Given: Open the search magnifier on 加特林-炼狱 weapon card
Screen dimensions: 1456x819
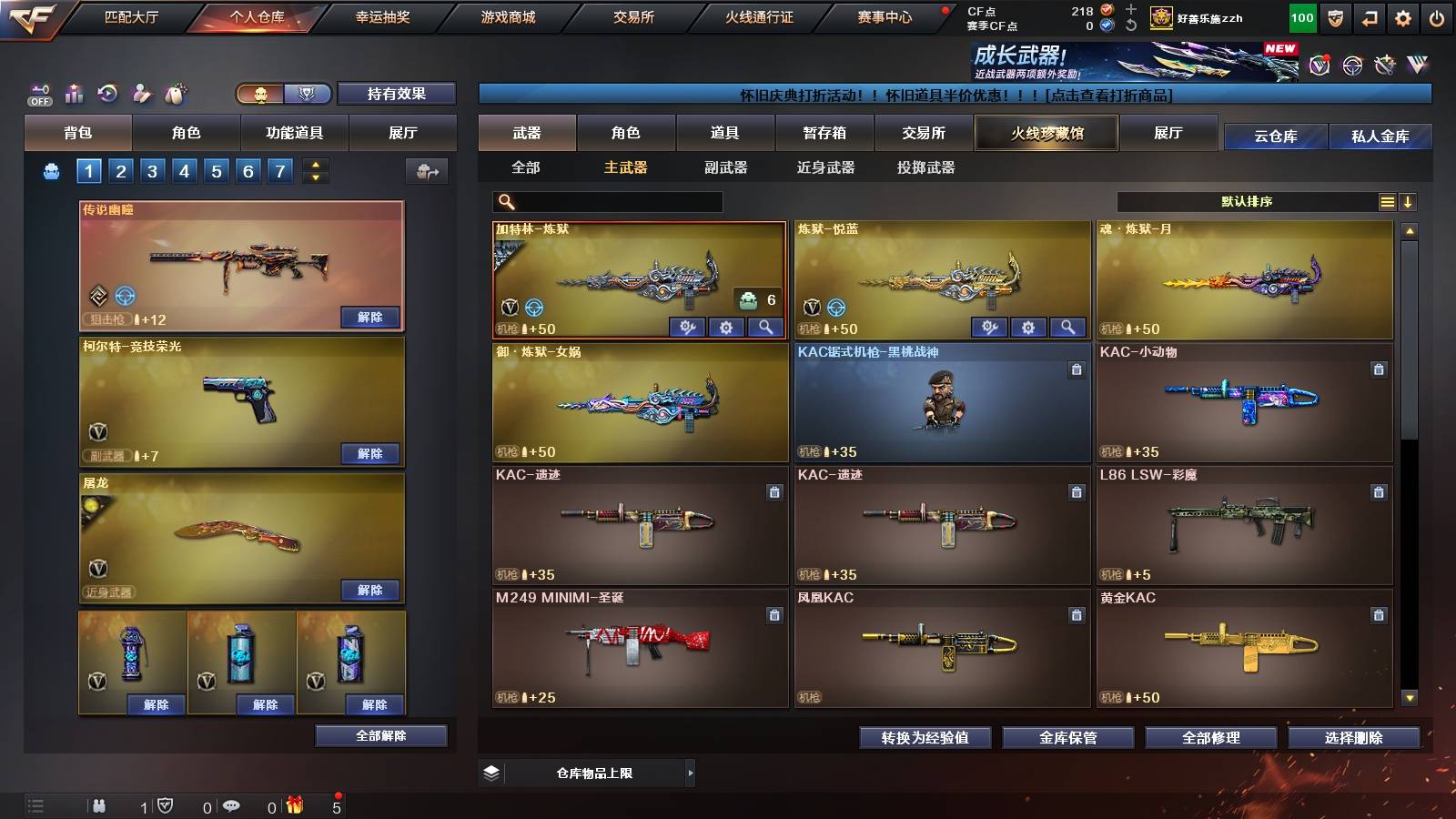Looking at the screenshot, I should click(763, 327).
